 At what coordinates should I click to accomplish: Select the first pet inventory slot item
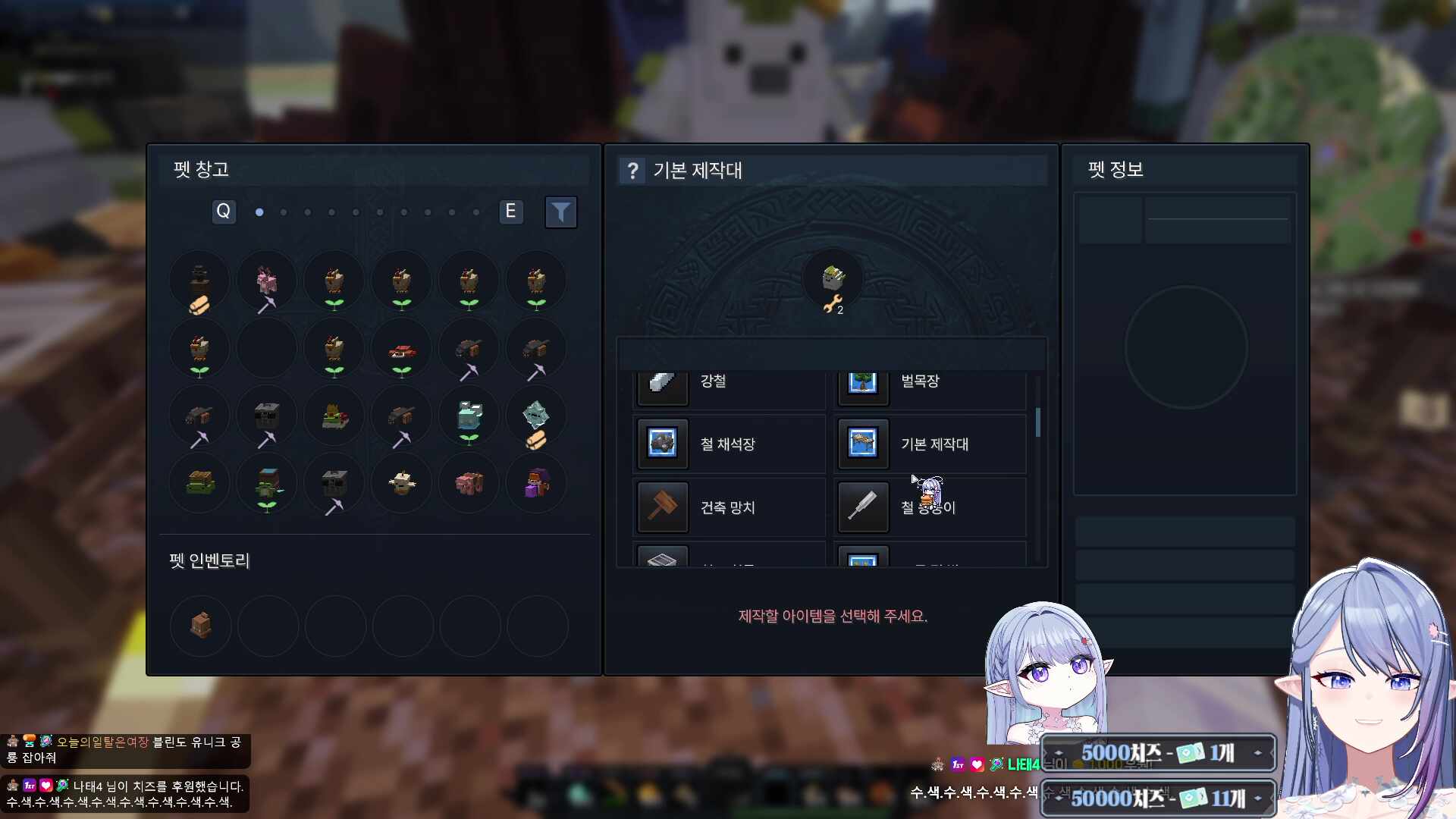(199, 626)
